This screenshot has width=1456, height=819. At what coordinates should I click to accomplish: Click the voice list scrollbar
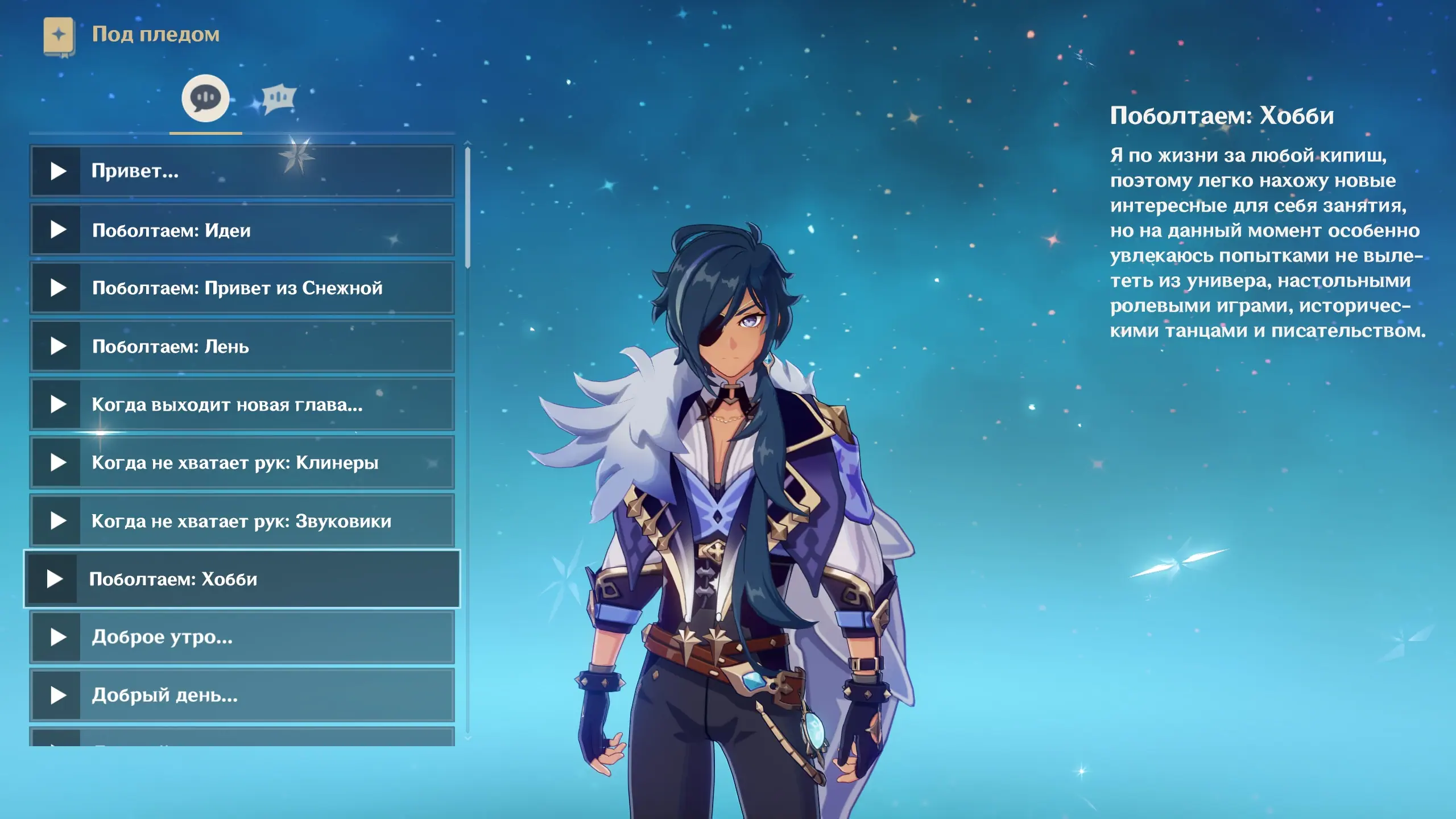tap(468, 207)
